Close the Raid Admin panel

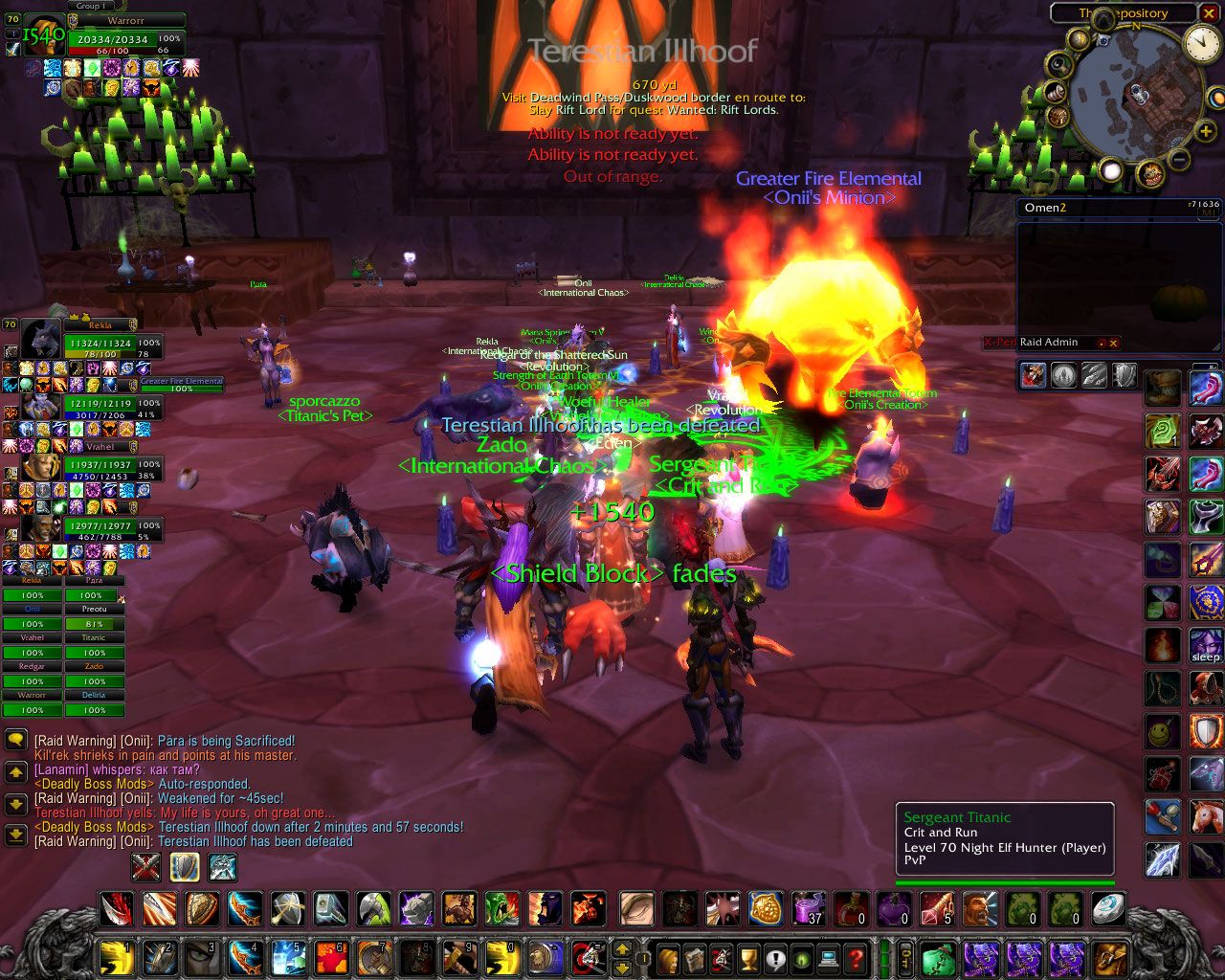point(1113,343)
